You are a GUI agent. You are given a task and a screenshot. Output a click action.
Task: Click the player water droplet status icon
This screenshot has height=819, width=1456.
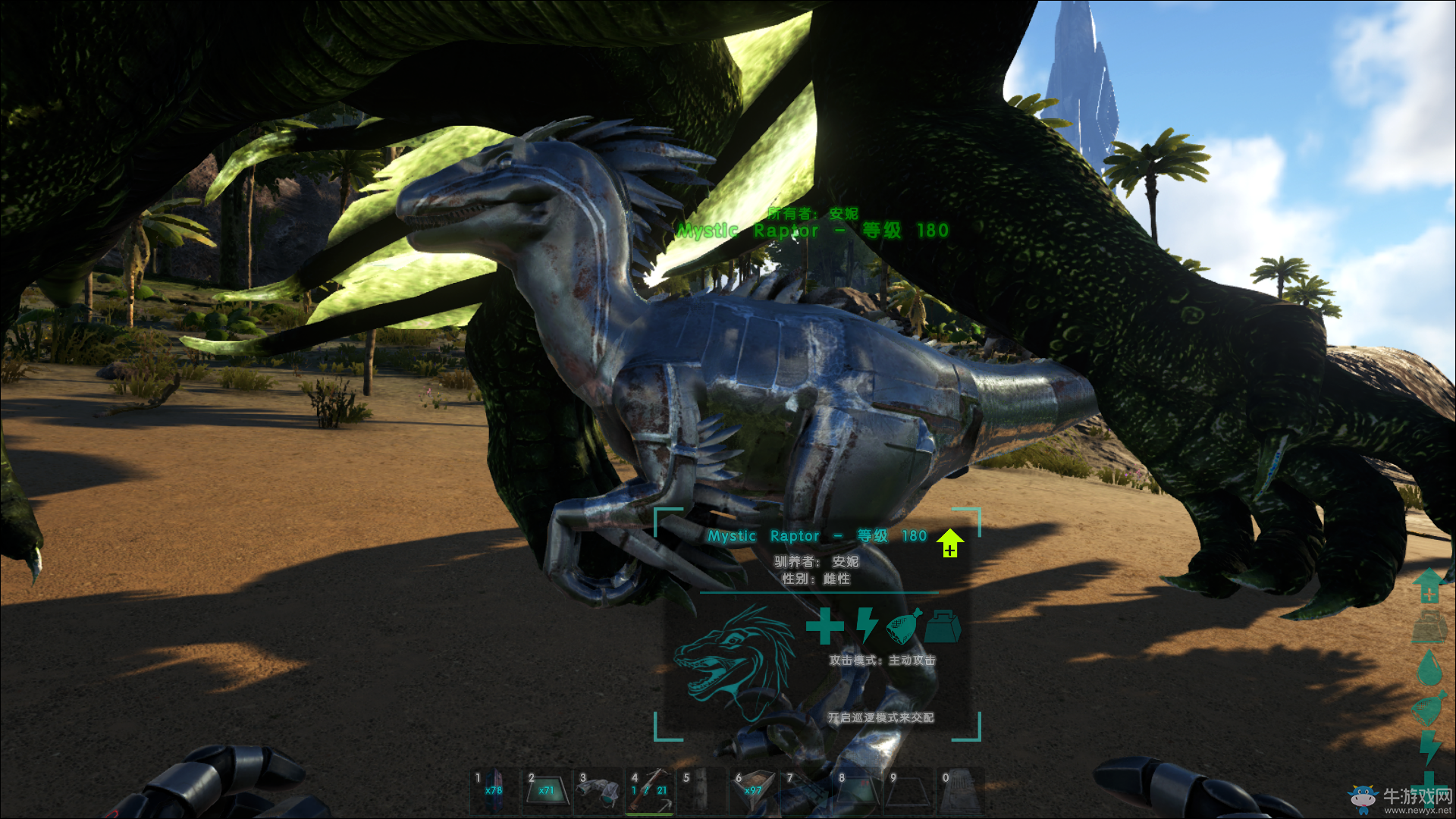[1429, 667]
